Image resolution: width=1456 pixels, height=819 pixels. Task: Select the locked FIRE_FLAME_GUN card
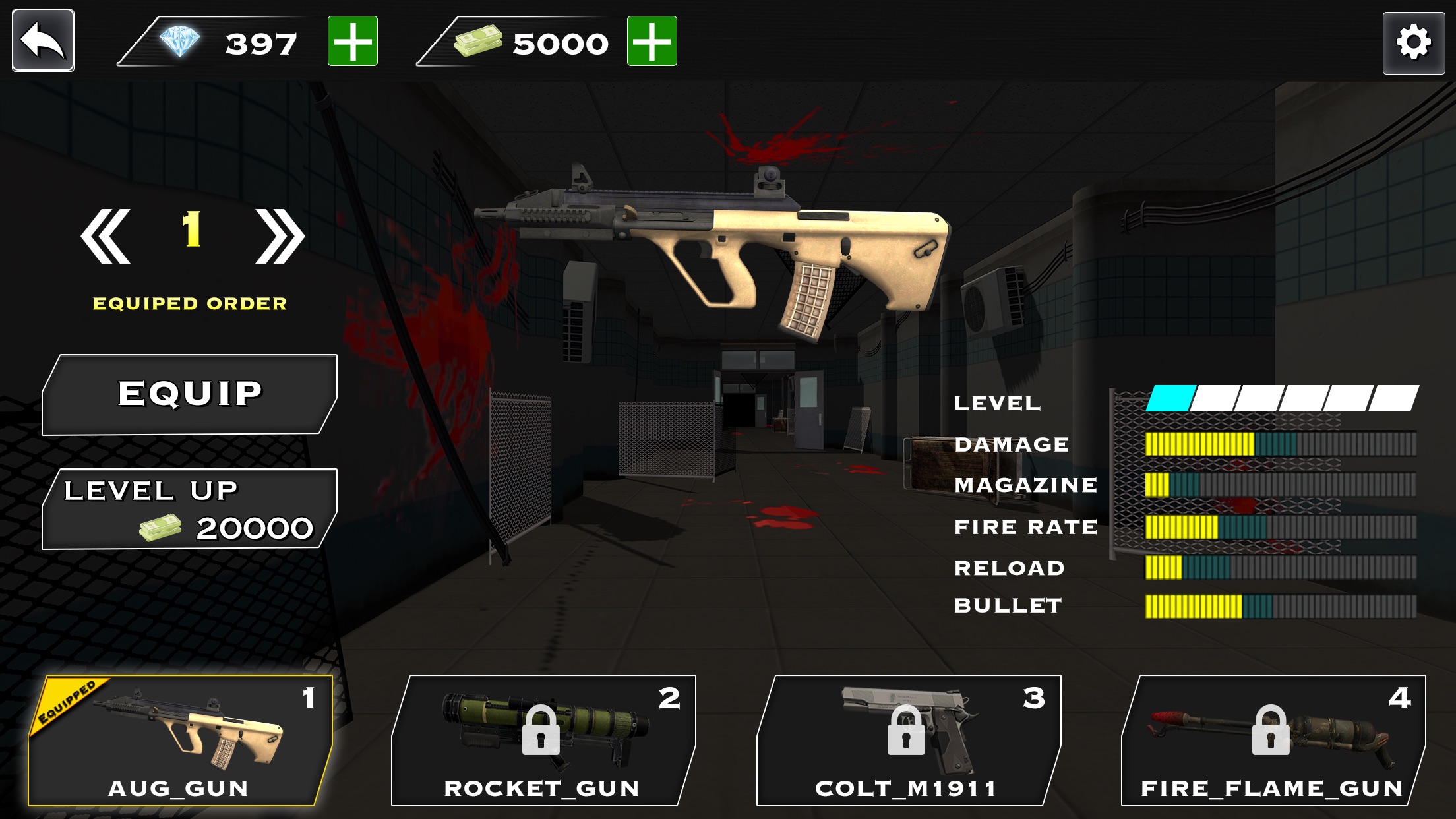pyautogui.click(x=1273, y=740)
